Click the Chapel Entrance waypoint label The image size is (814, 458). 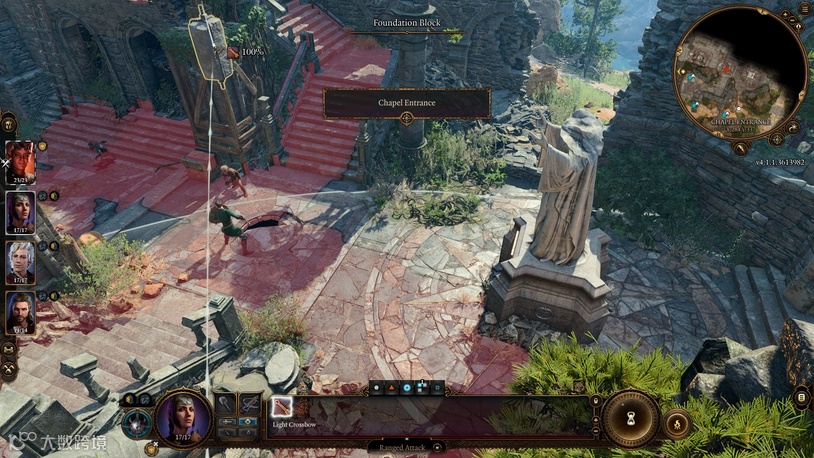click(407, 103)
